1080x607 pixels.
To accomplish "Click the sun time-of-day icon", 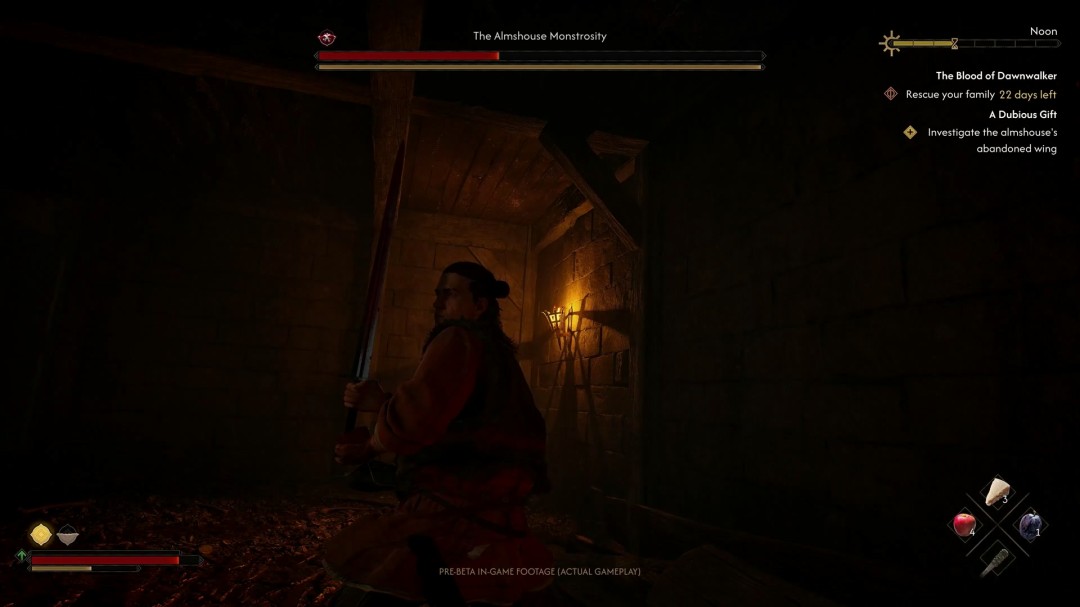I will (889, 43).
